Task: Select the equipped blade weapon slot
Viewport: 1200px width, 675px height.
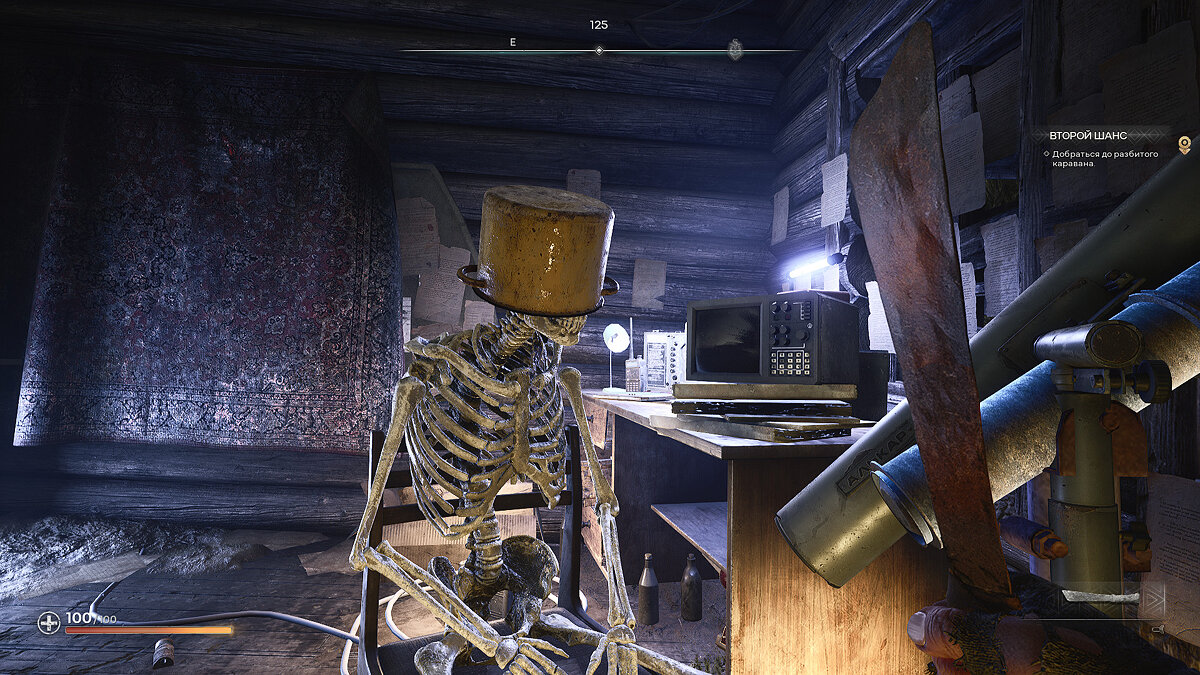Action: pyautogui.click(x=1100, y=597)
